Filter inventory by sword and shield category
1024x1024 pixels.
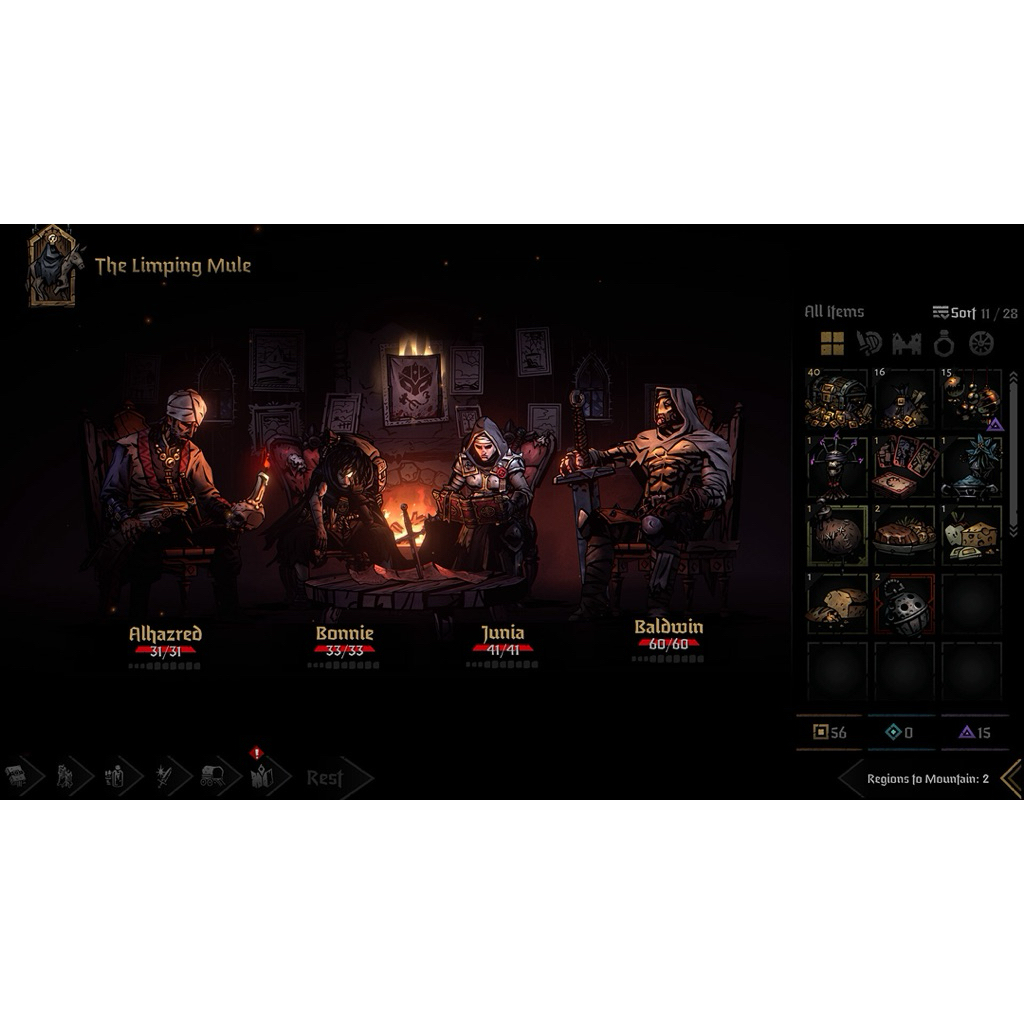pyautogui.click(x=869, y=344)
